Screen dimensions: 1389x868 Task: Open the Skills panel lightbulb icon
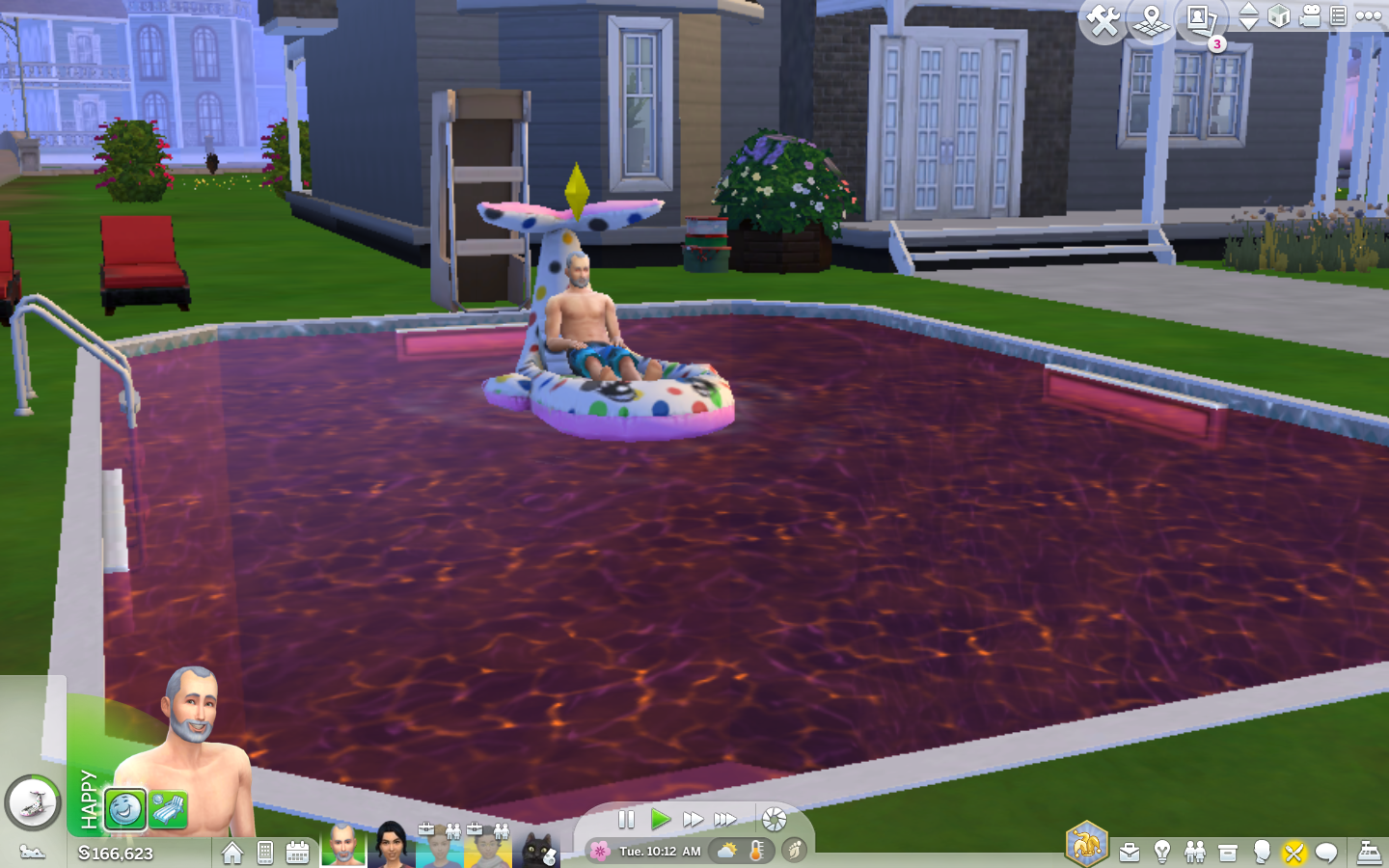point(1161,852)
